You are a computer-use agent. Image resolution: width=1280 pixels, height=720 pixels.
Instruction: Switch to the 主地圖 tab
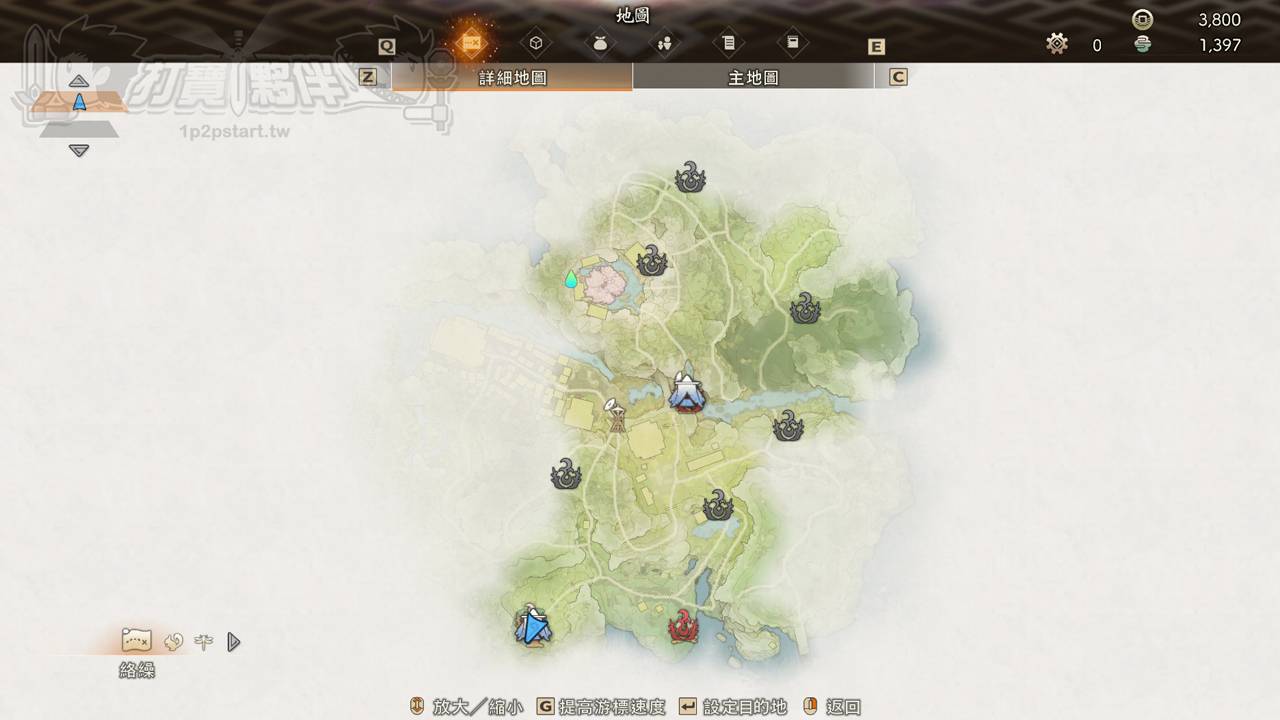click(x=753, y=77)
